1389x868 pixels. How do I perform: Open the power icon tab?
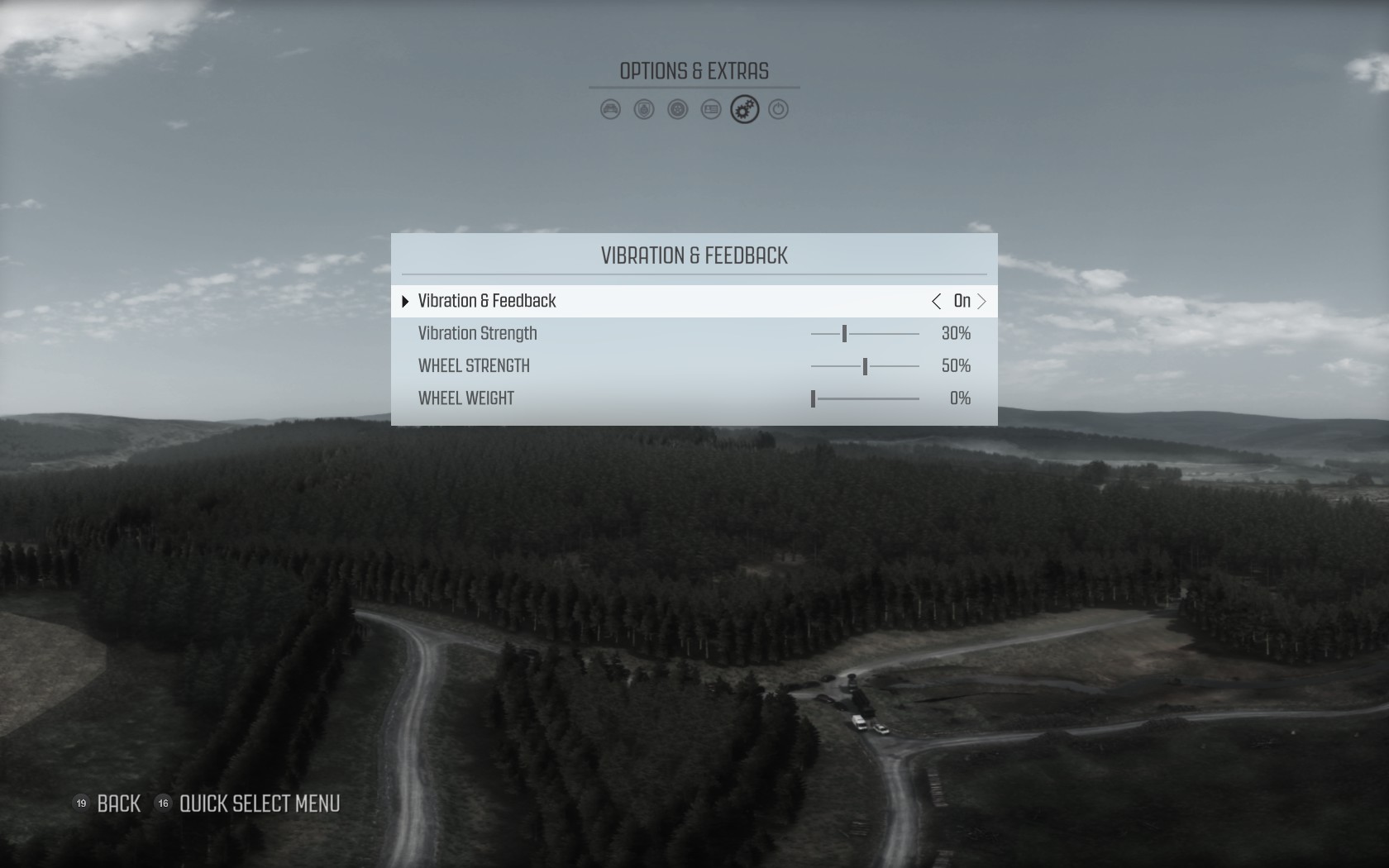click(x=779, y=109)
